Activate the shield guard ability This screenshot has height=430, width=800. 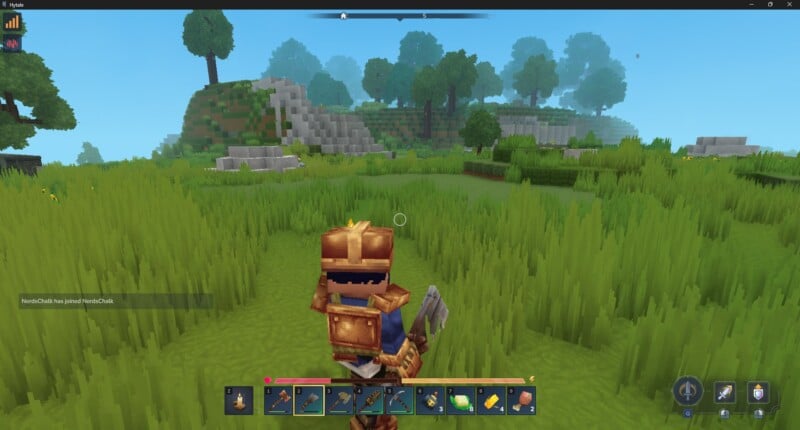click(x=758, y=392)
